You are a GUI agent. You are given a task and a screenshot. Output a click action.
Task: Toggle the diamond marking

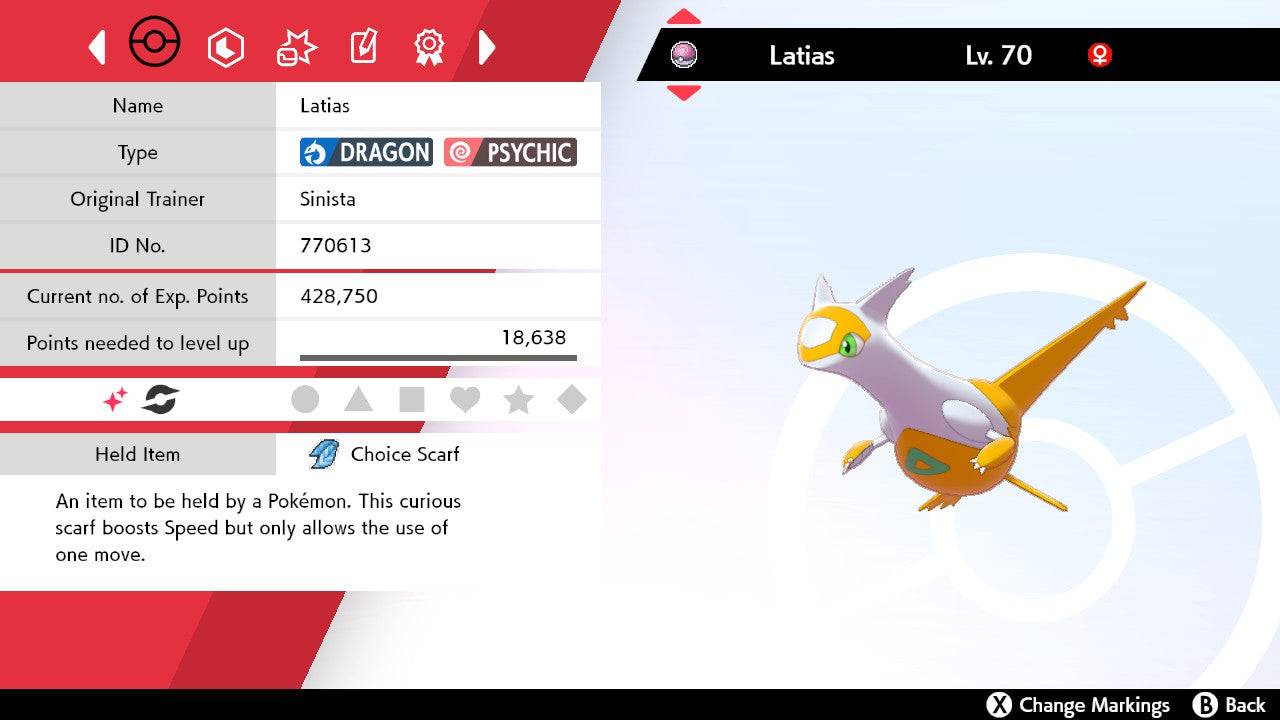[572, 400]
